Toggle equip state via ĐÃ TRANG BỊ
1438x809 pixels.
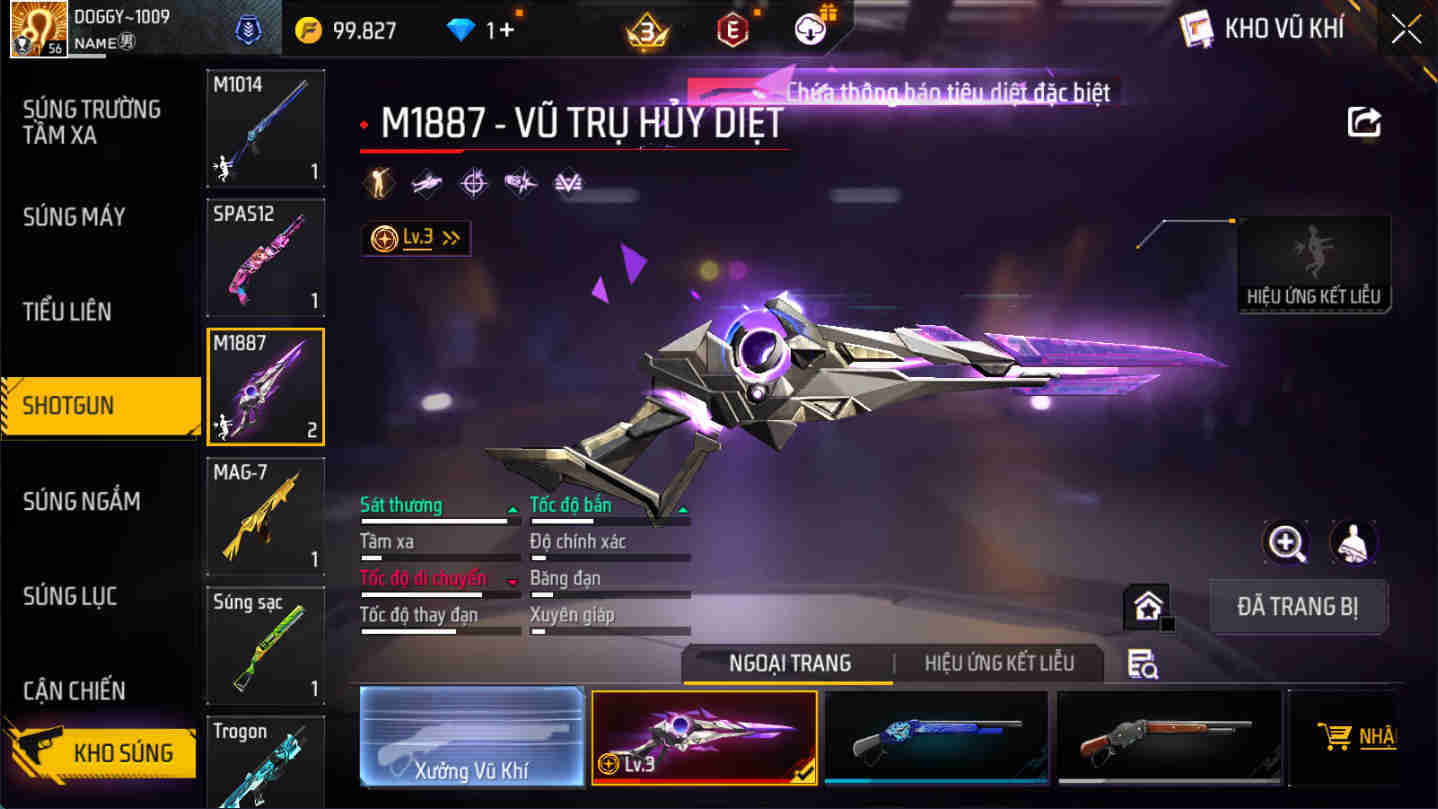click(1298, 606)
